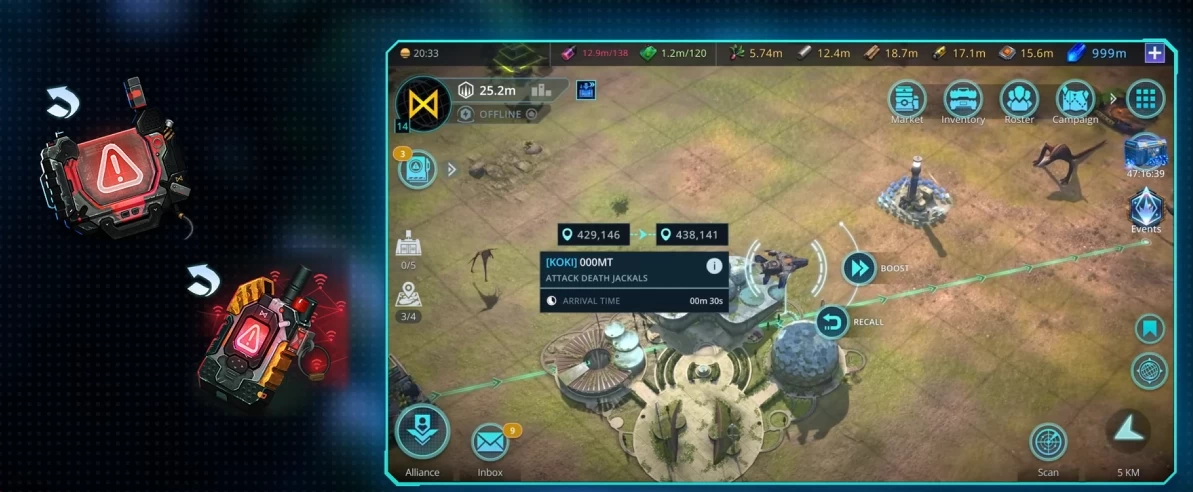Open the grid menu button
This screenshot has width=1193, height=492.
[x=1146, y=99]
